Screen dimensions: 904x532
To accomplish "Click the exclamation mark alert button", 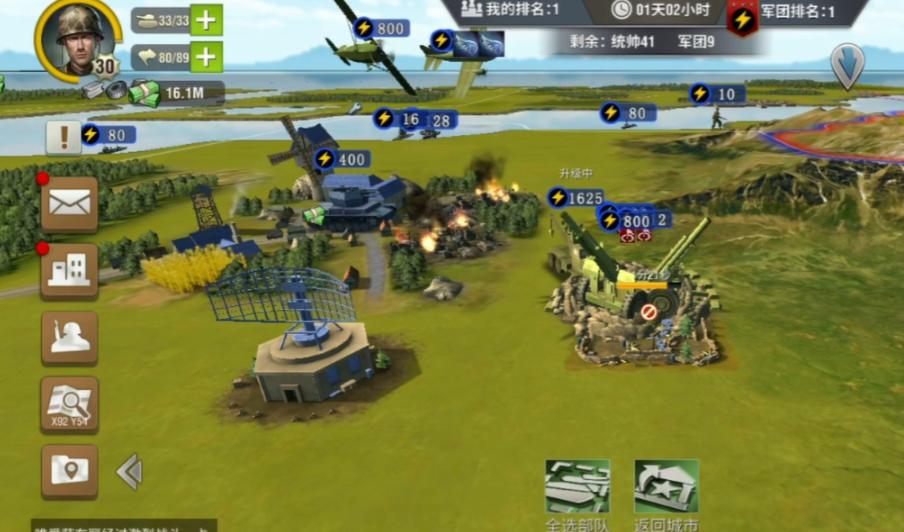I will tap(63, 136).
